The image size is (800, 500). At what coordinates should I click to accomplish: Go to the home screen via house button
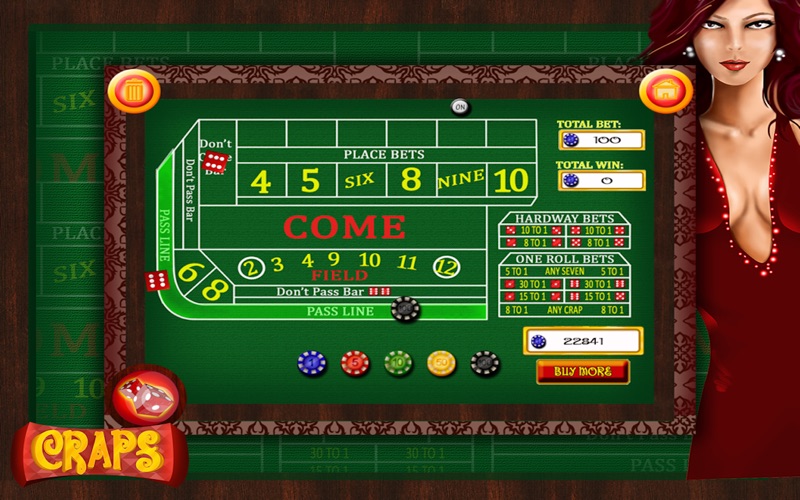point(660,91)
